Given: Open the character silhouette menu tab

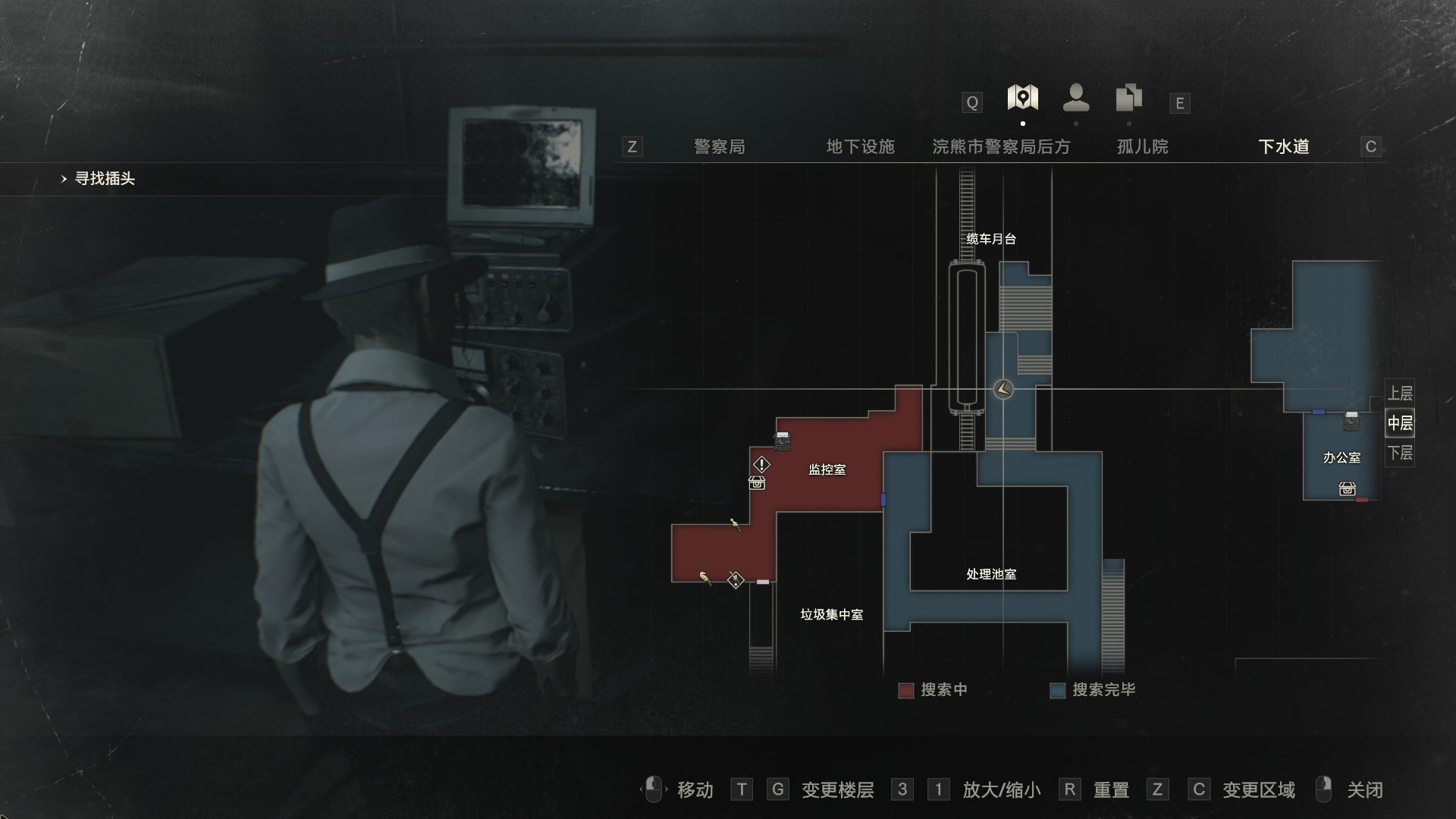Looking at the screenshot, I should 1076,99.
